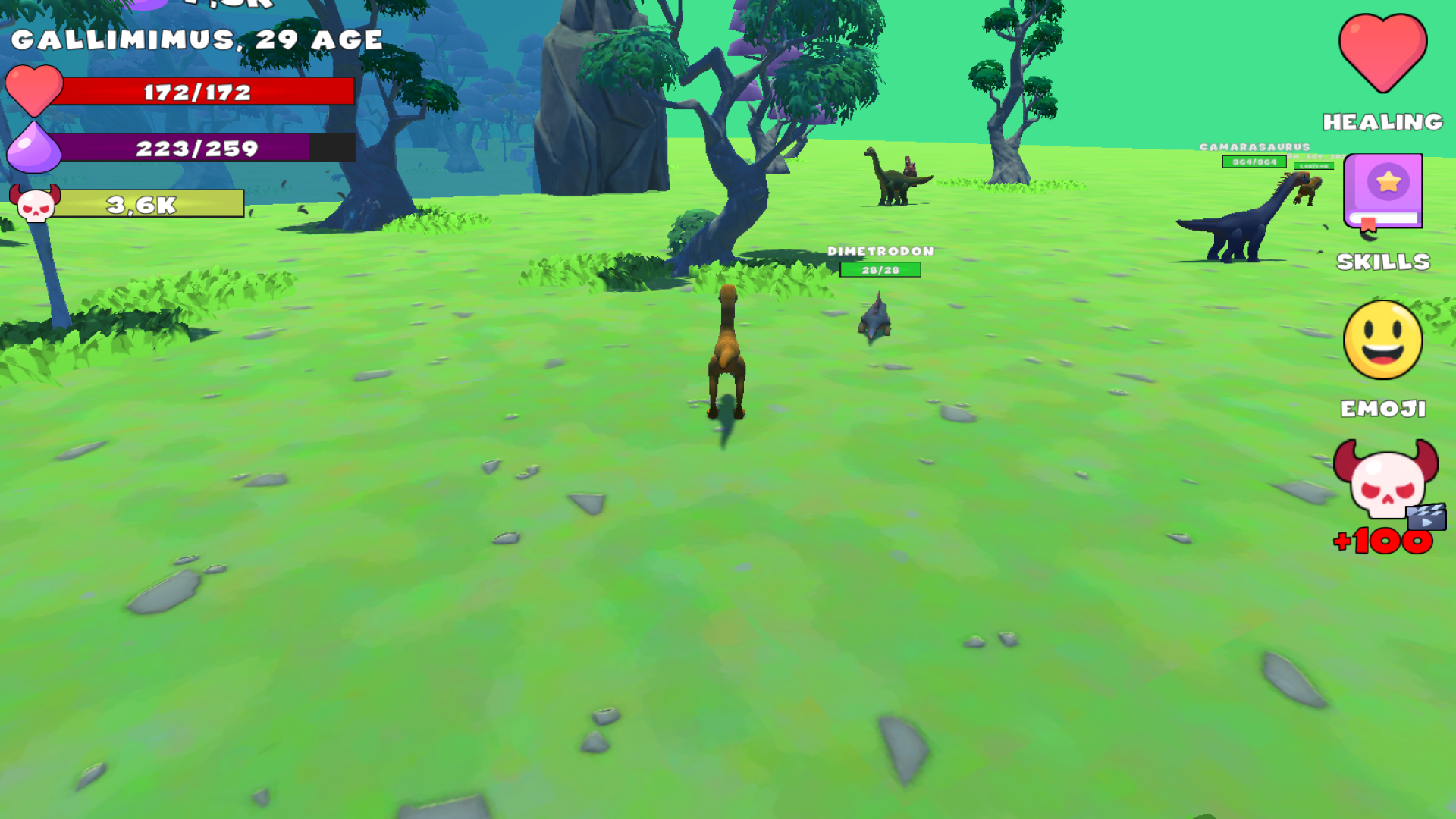Click the SKILLS label text
The image size is (1456, 819).
(x=1382, y=262)
